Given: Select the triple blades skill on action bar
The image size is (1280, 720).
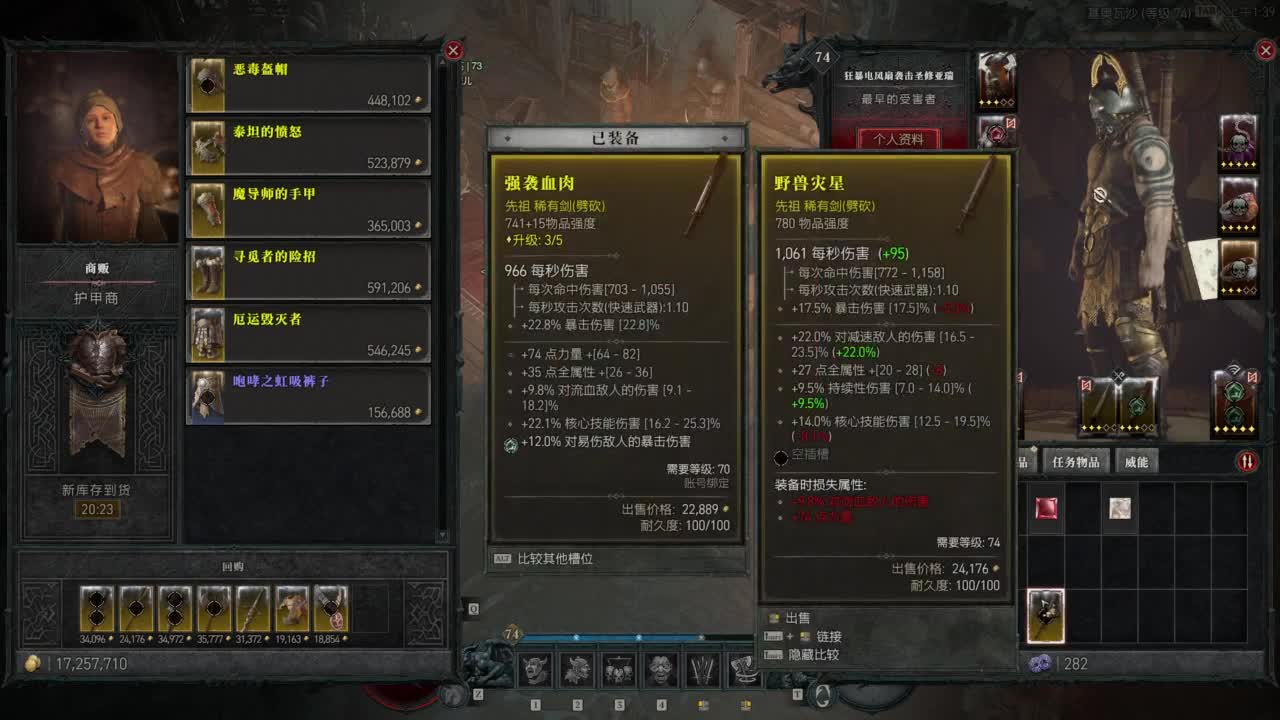Looking at the screenshot, I should (701, 670).
